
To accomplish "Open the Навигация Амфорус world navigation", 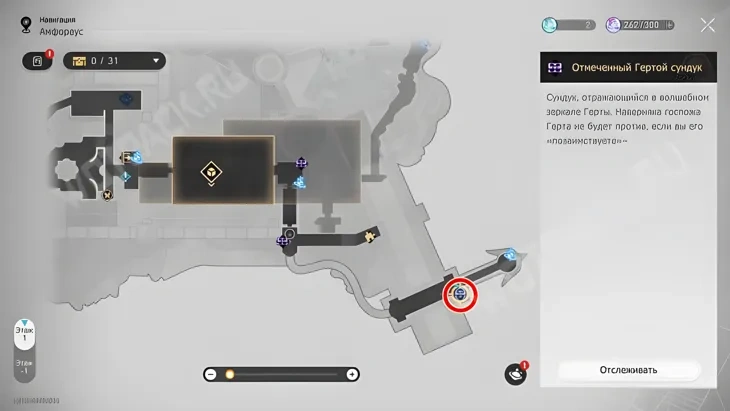I will pyautogui.click(x=47, y=25).
